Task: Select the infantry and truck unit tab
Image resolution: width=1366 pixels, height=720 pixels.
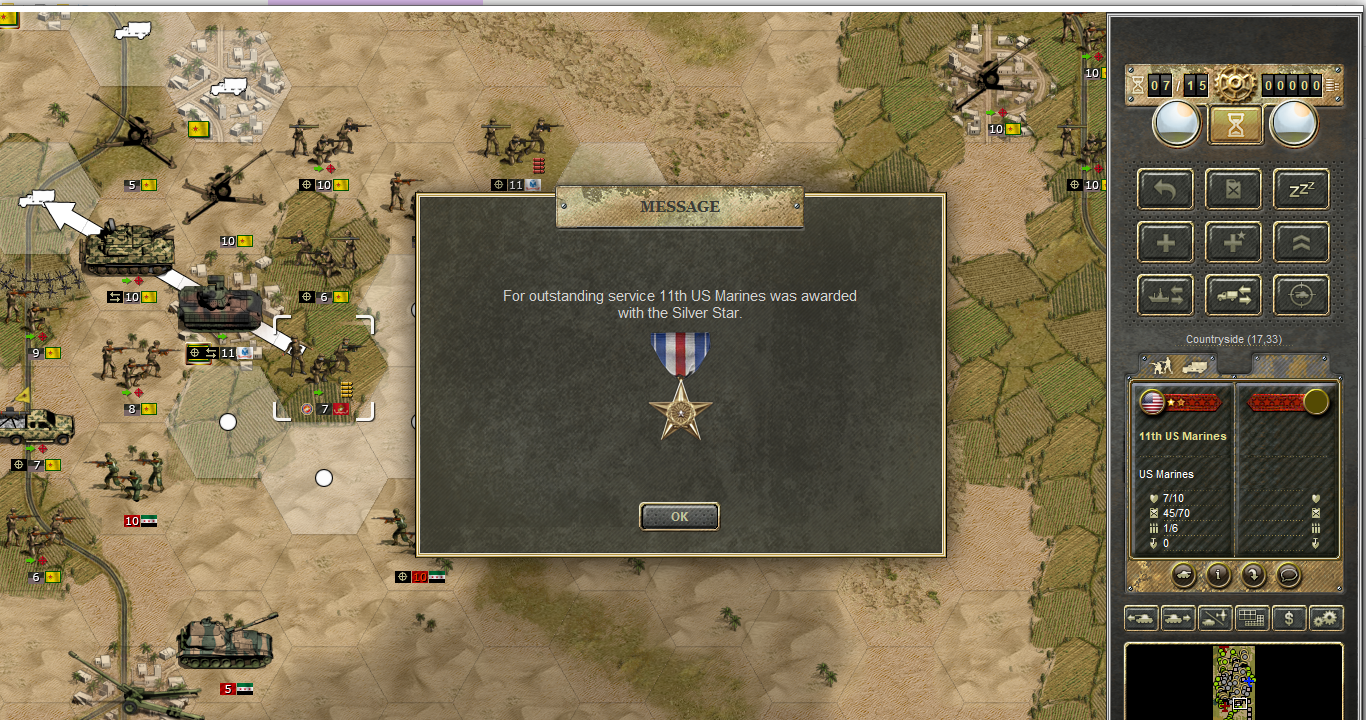Action: point(1177,366)
